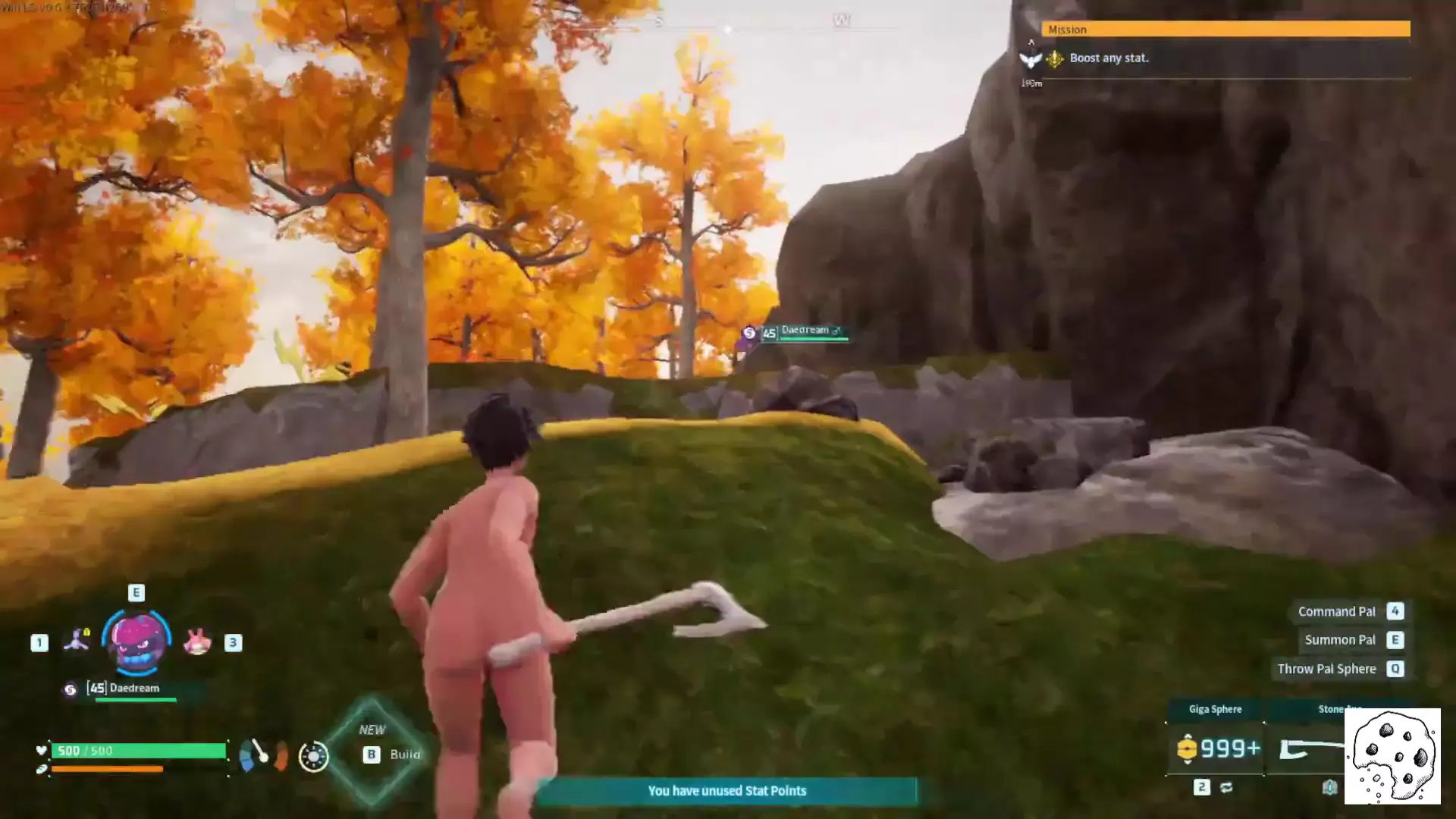Viewport: 1456px width, 819px height.
Task: Choose the purple pal on the portrait's left
Action: (77, 641)
